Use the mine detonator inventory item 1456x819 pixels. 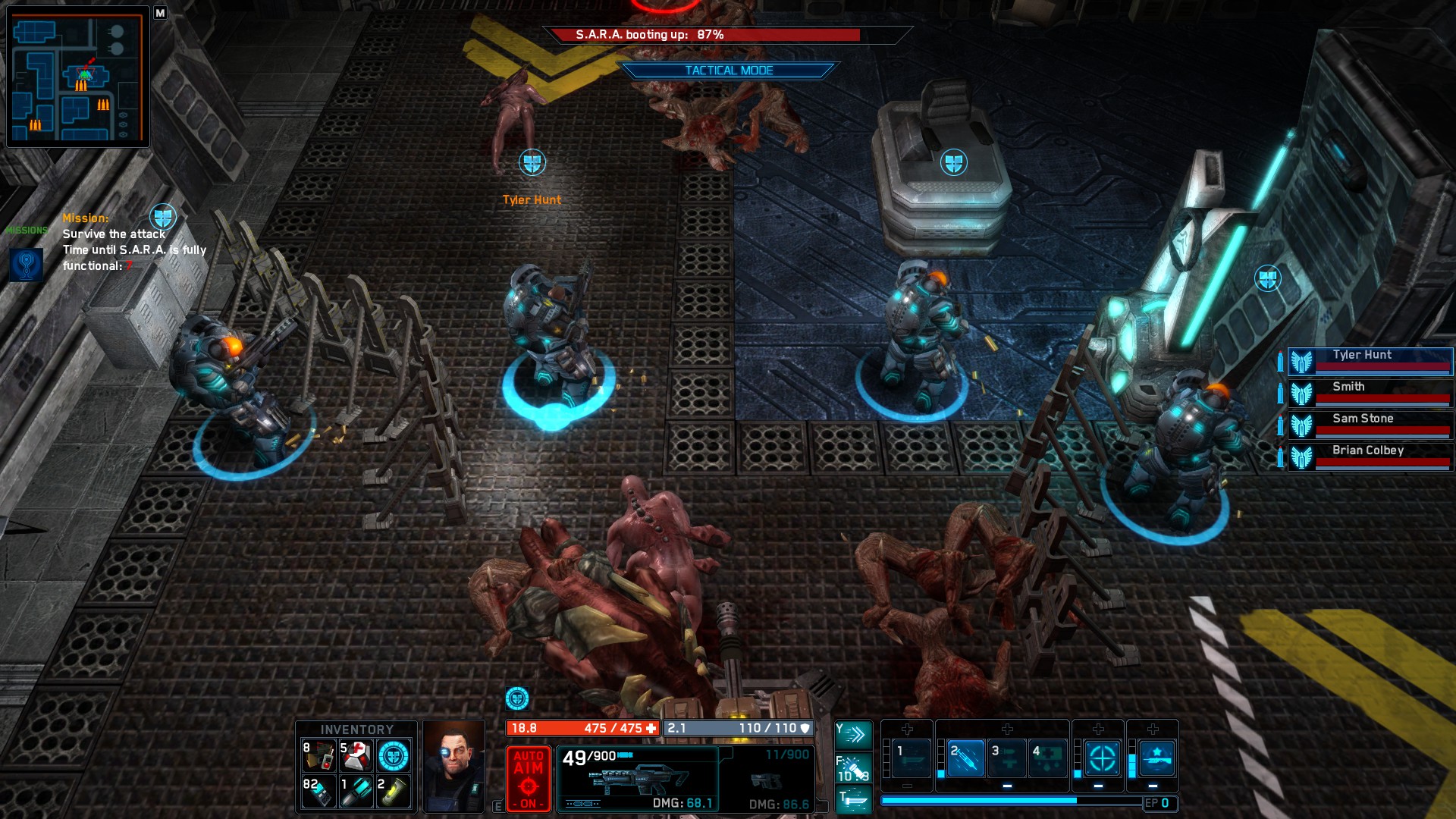(x=319, y=755)
